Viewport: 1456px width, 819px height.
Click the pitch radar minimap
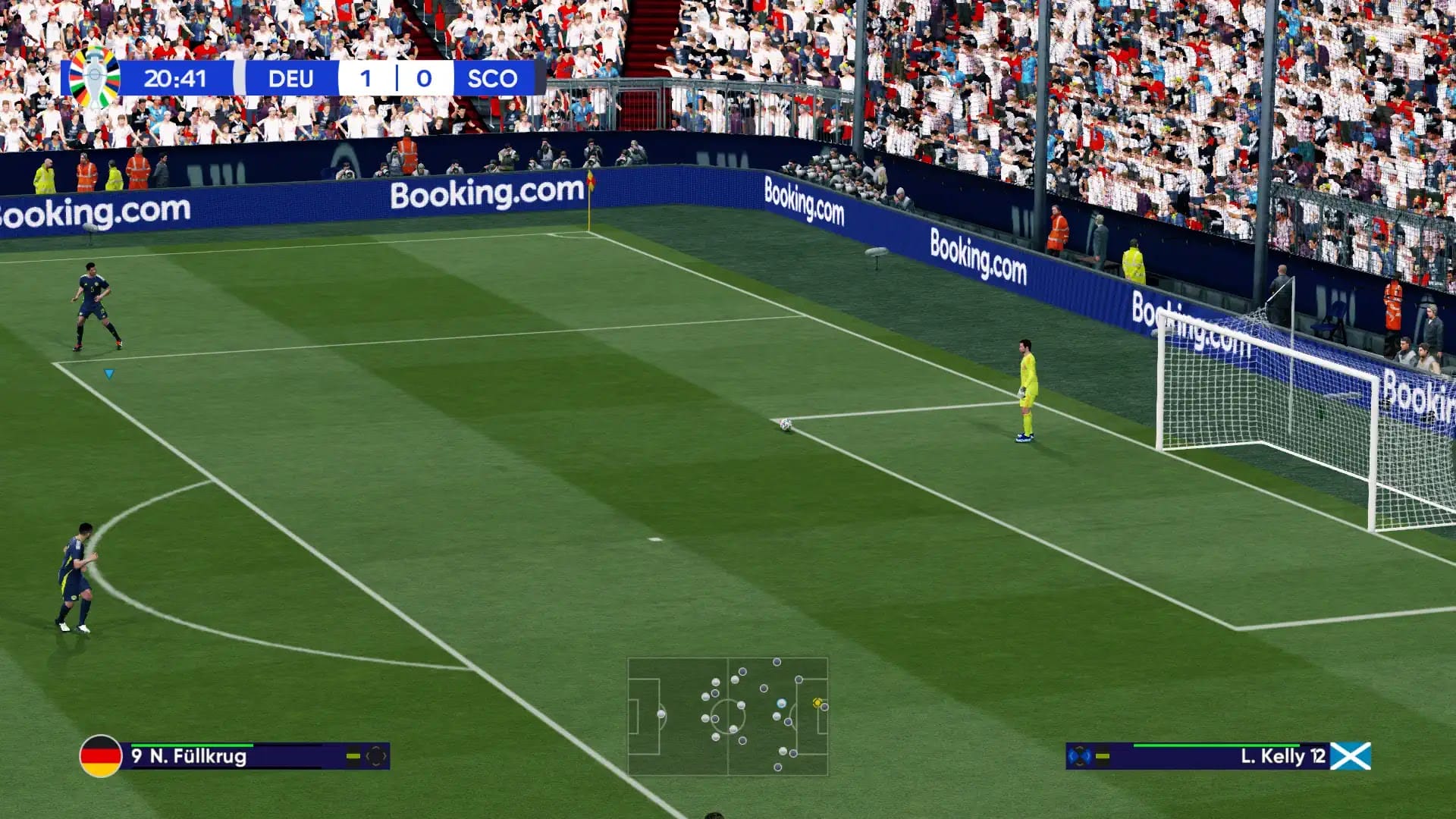(x=727, y=717)
